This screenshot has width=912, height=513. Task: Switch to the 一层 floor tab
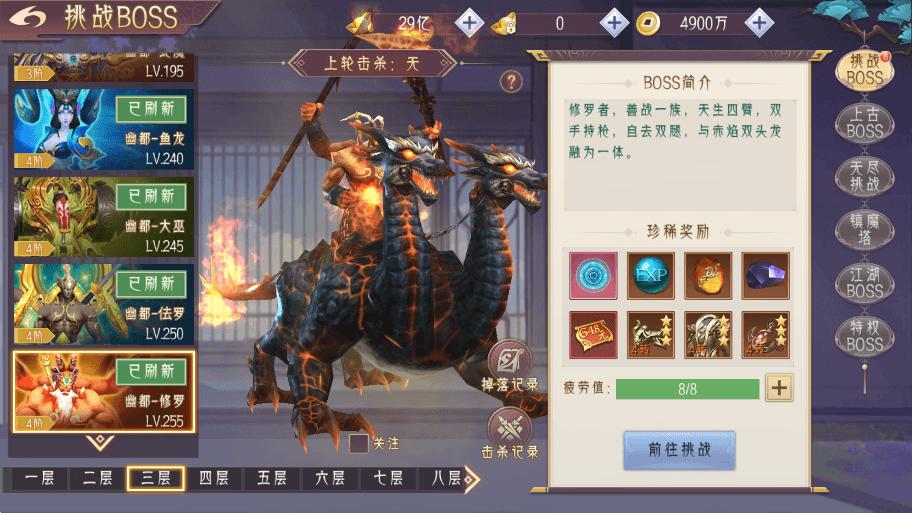(x=39, y=478)
